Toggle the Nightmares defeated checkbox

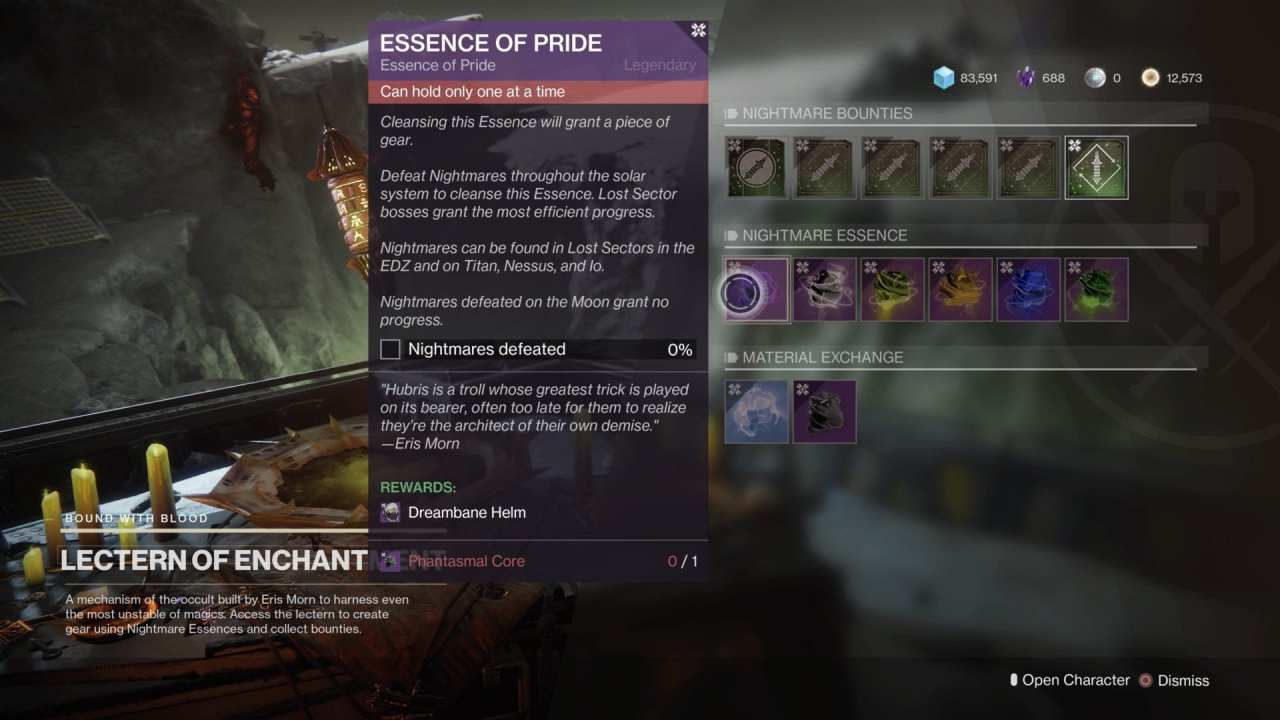point(390,349)
